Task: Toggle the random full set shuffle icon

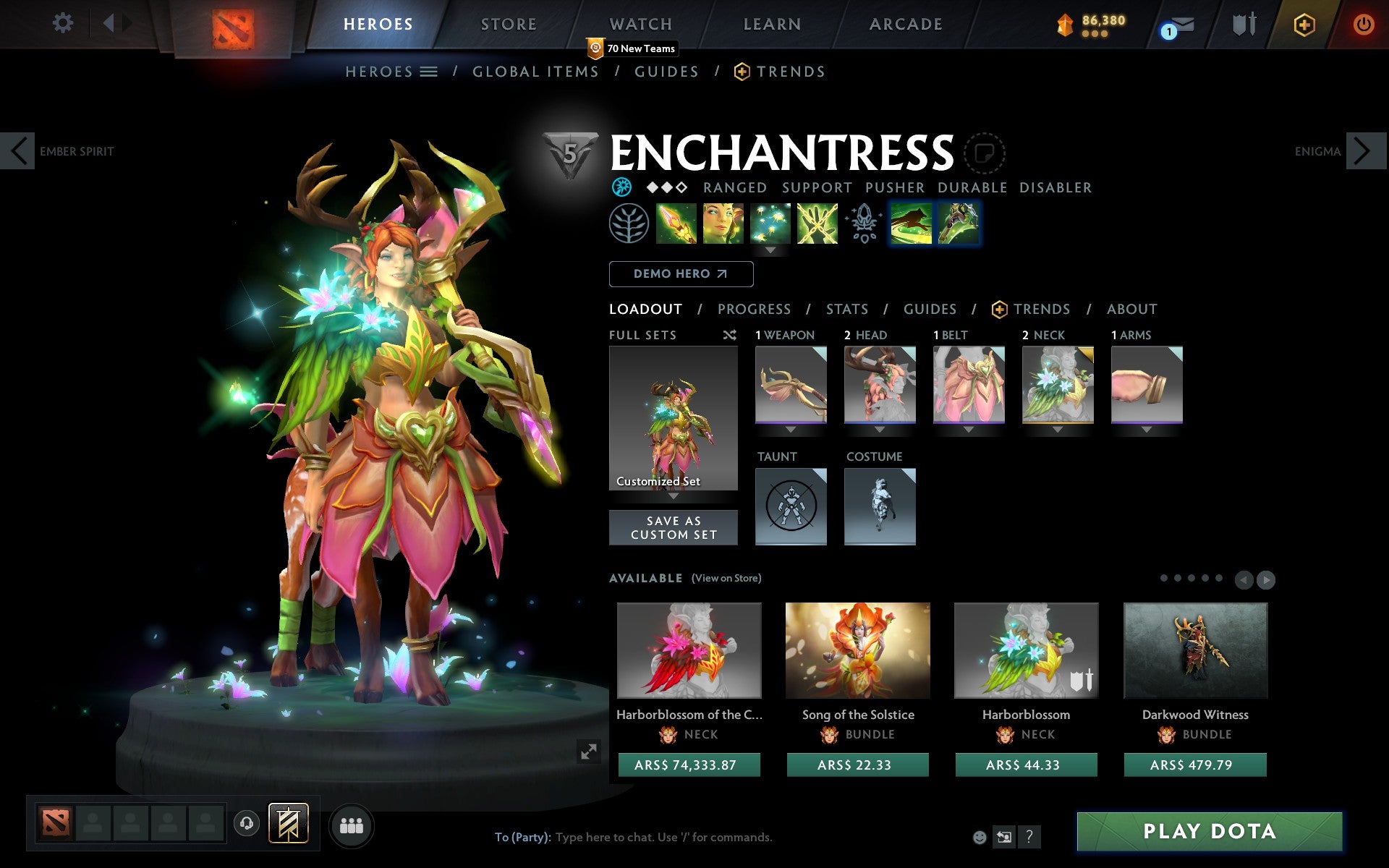Action: [730, 335]
